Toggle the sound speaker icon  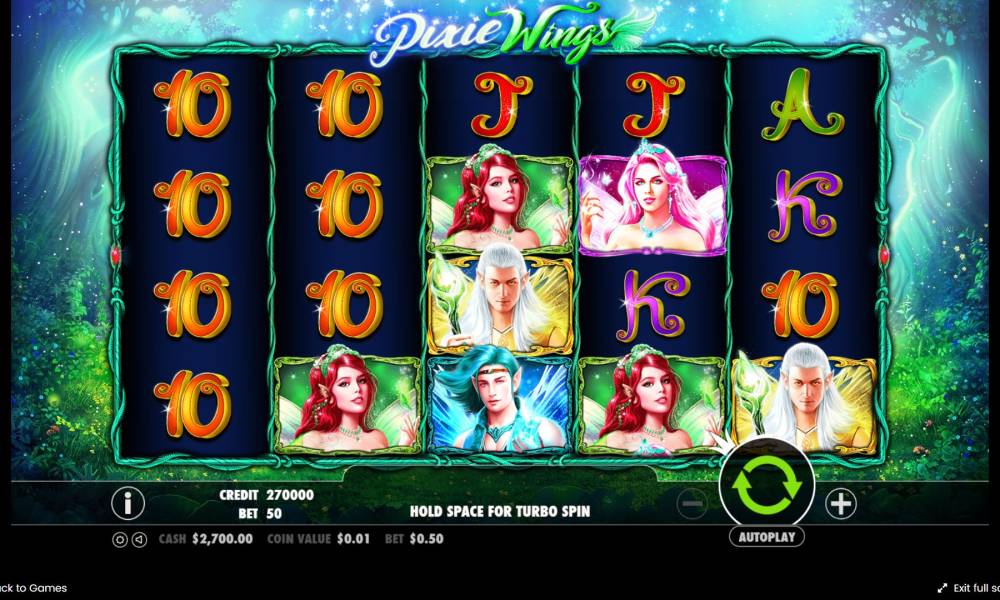pos(137,539)
